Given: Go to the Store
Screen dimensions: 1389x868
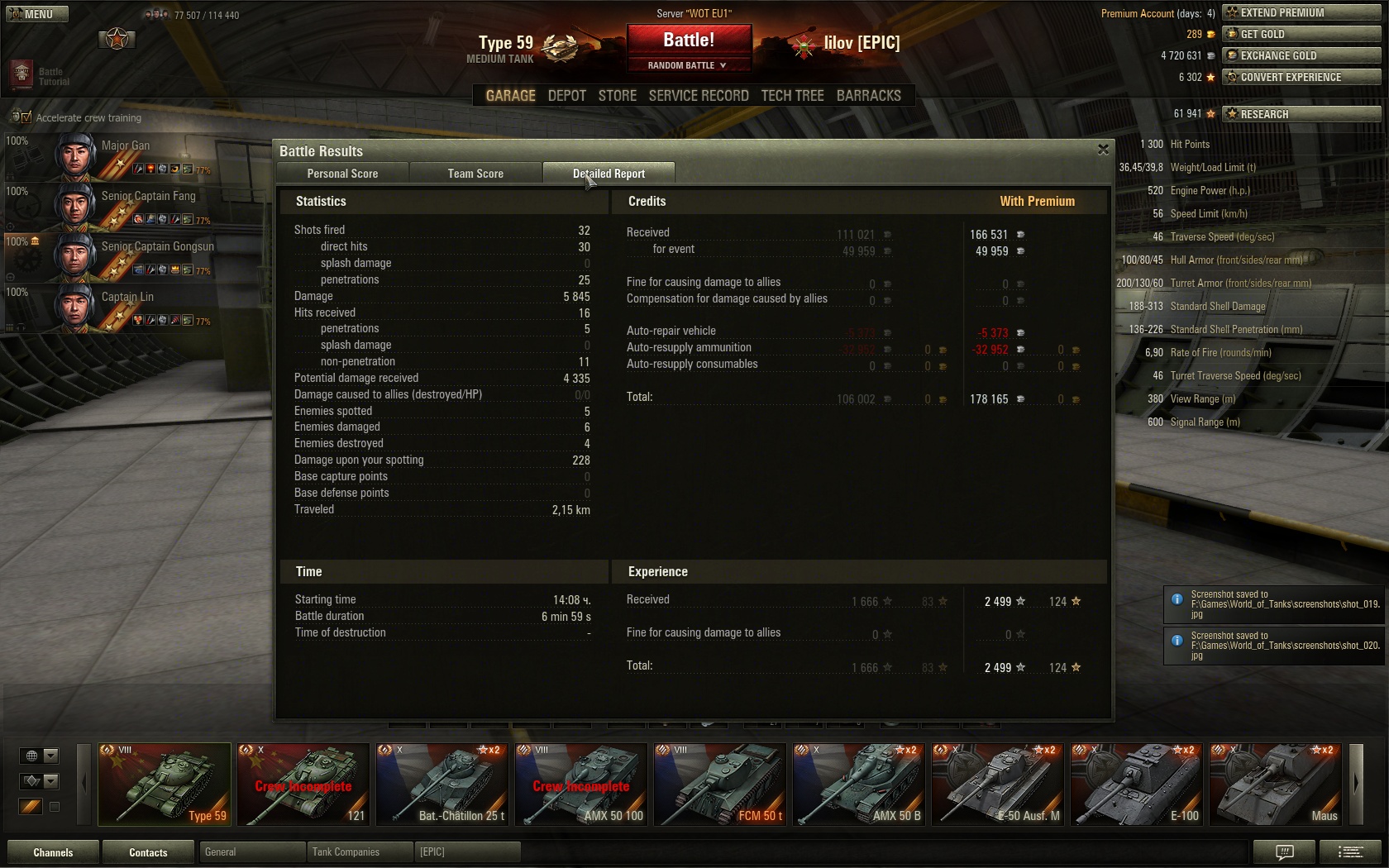Looking at the screenshot, I should click(x=617, y=96).
